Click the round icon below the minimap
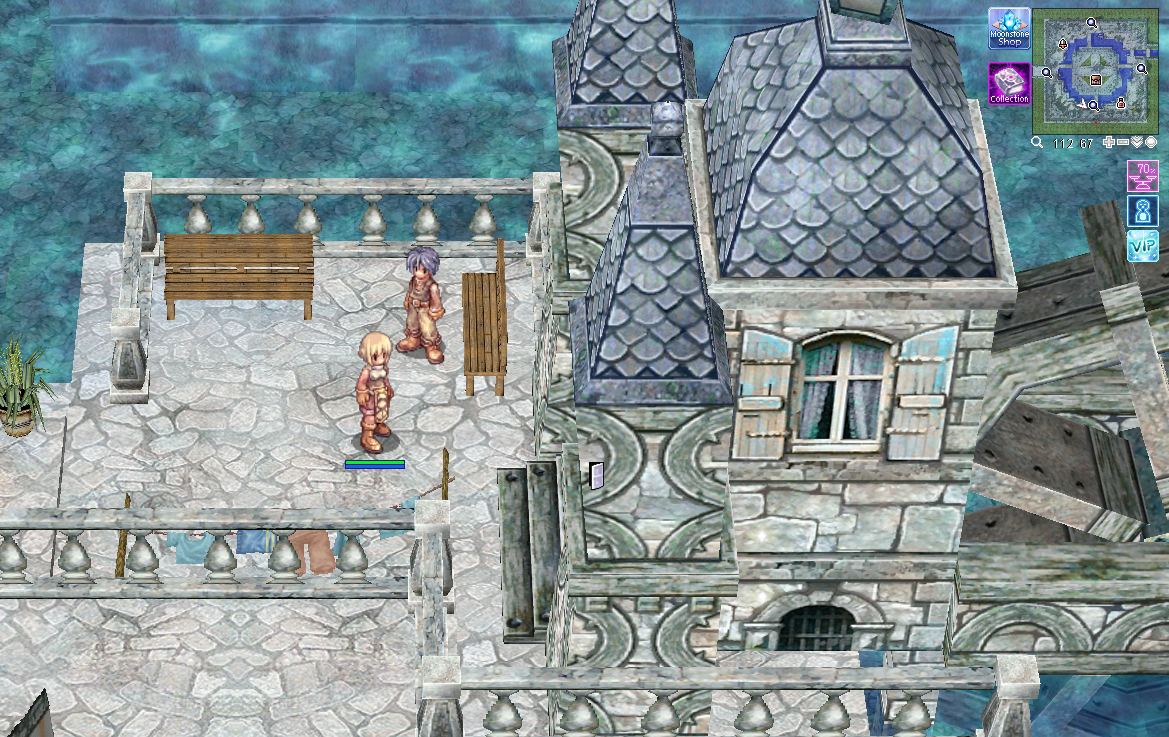Image resolution: width=1169 pixels, height=737 pixels. 1151,143
